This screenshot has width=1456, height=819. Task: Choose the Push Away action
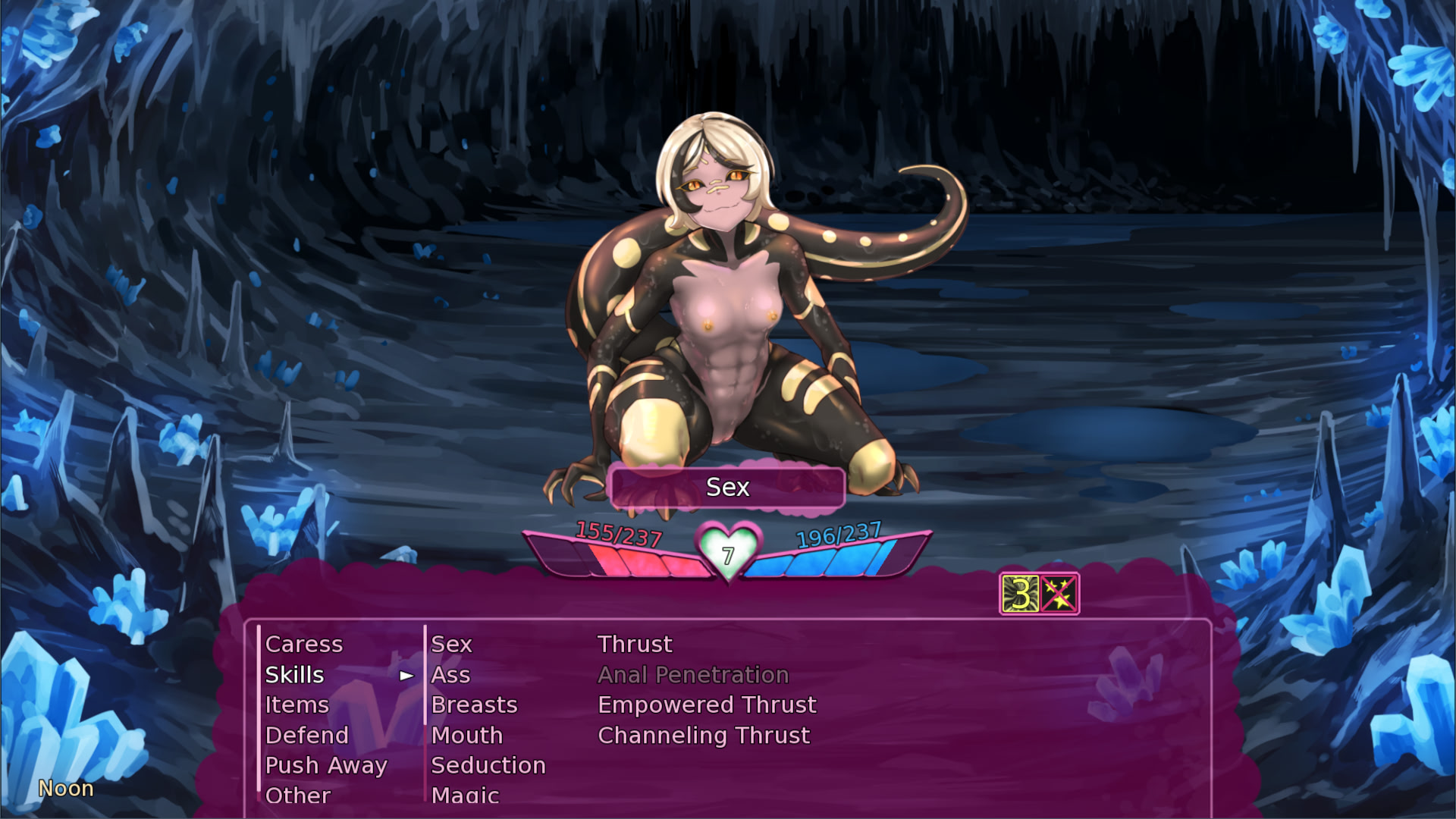(x=326, y=766)
